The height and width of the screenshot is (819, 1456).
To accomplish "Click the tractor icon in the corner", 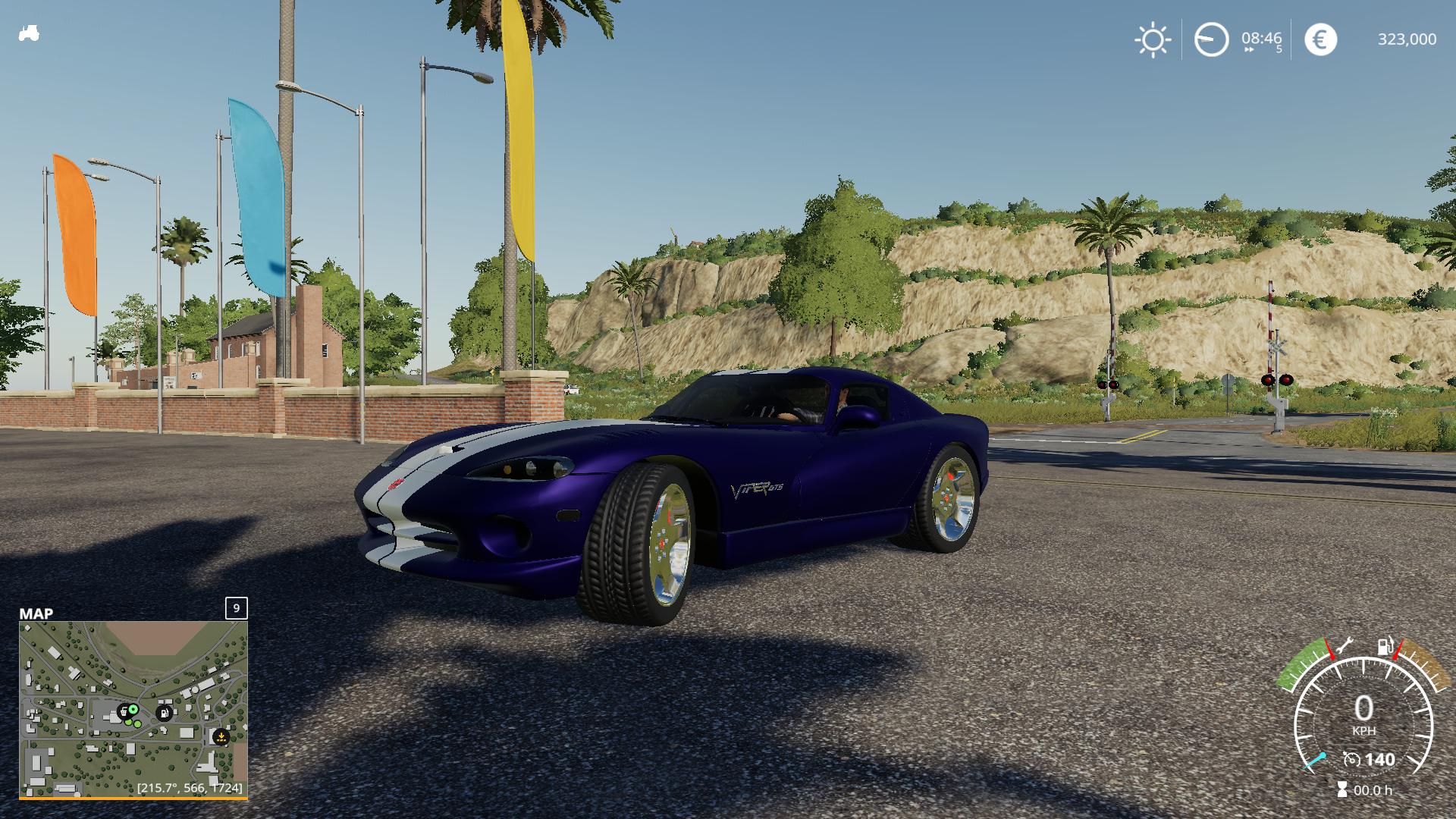I will click(28, 34).
